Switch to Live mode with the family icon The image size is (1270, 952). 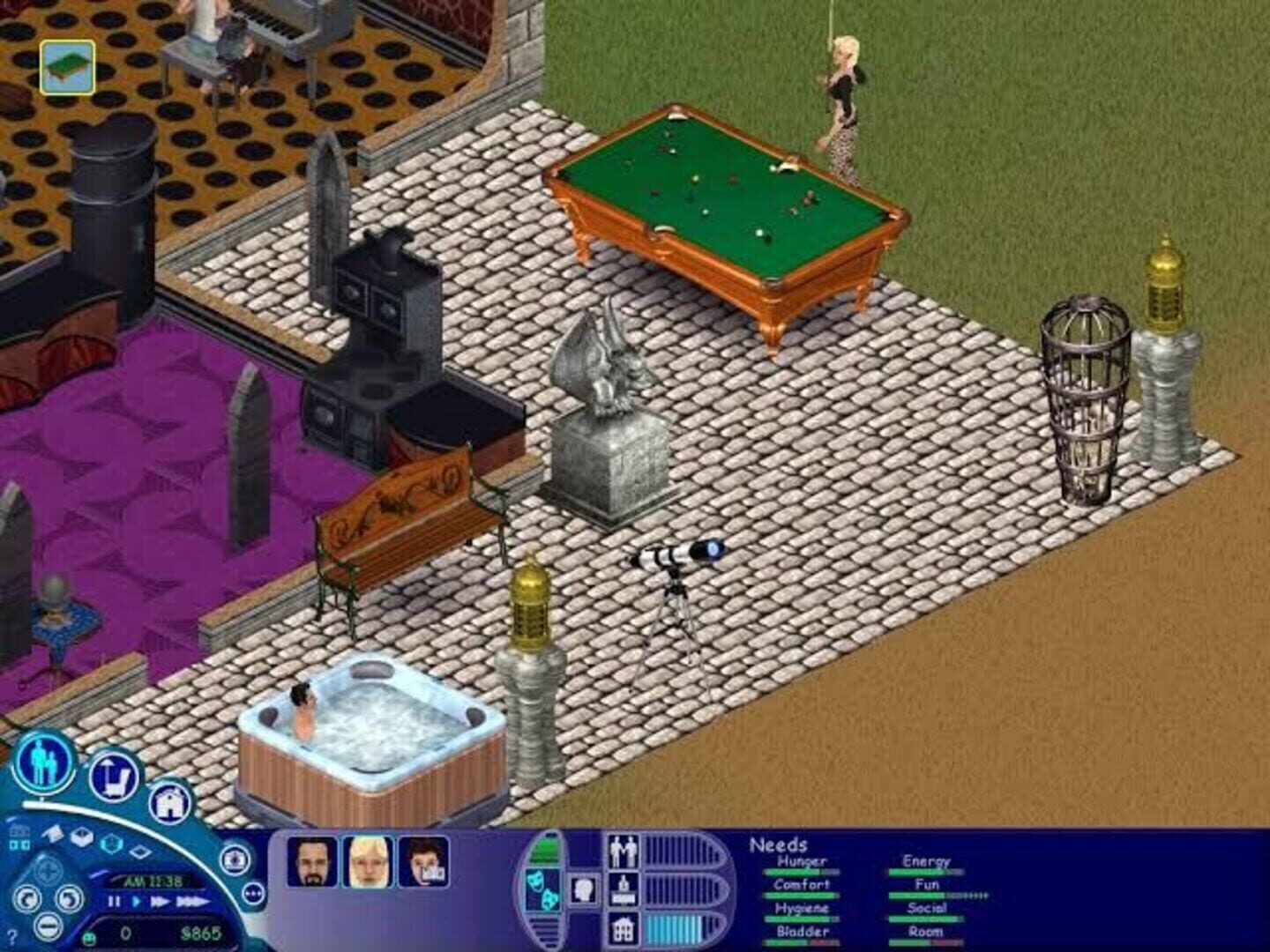43,763
